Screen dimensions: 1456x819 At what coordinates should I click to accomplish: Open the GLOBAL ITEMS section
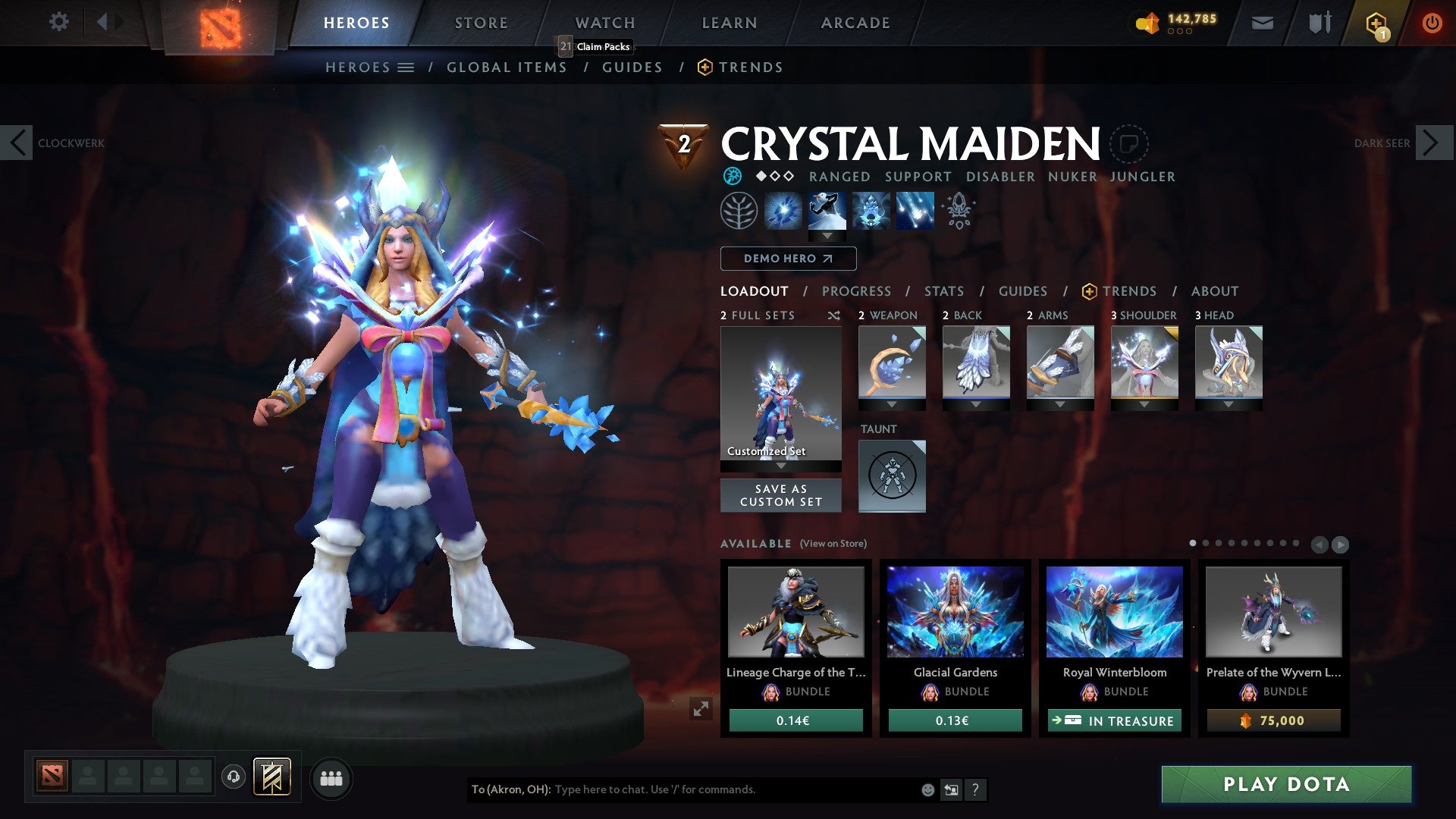click(507, 67)
